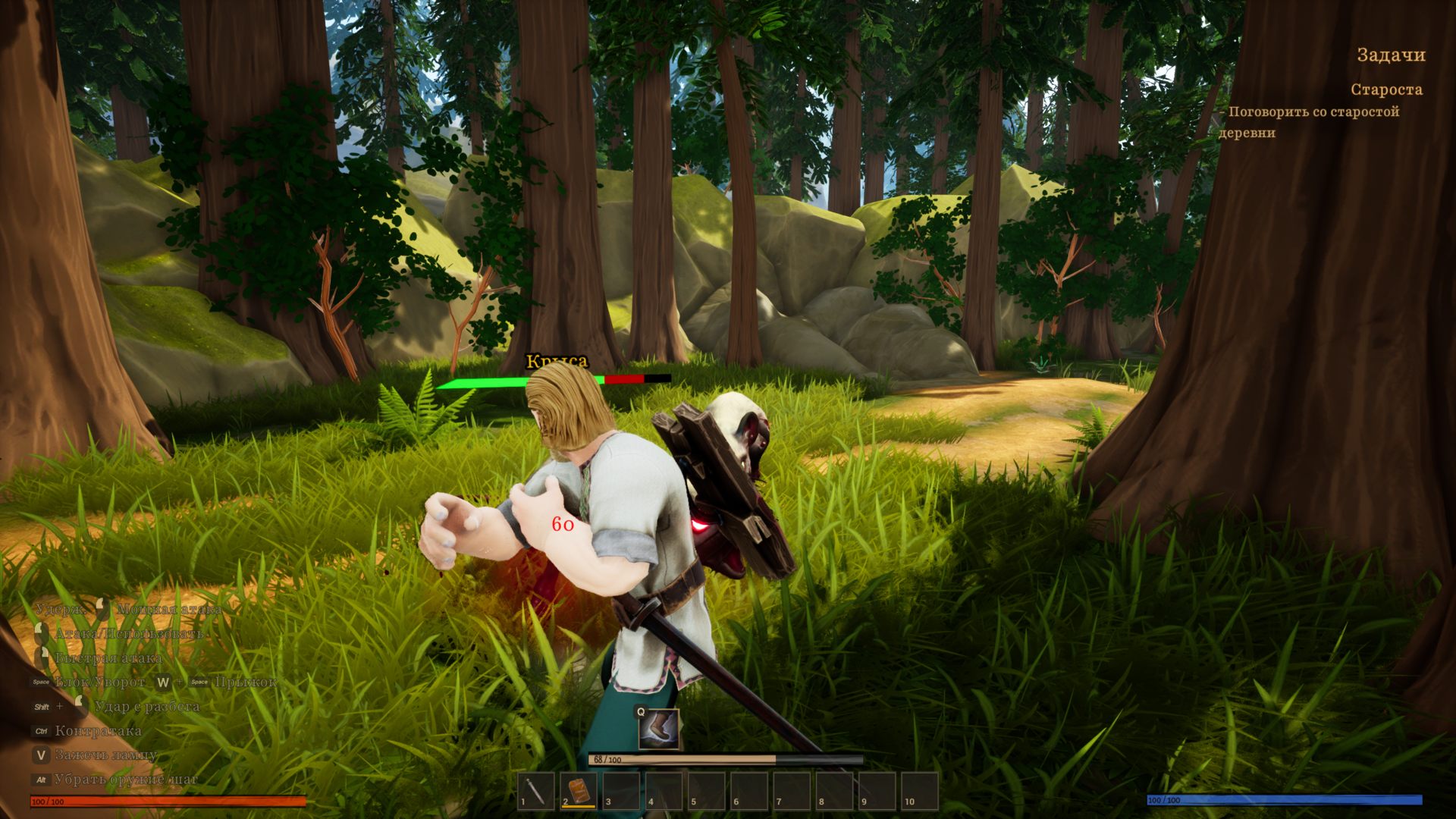Open the Староста quest in the task tracker
This screenshot has height=819, width=1456.
click(1385, 89)
